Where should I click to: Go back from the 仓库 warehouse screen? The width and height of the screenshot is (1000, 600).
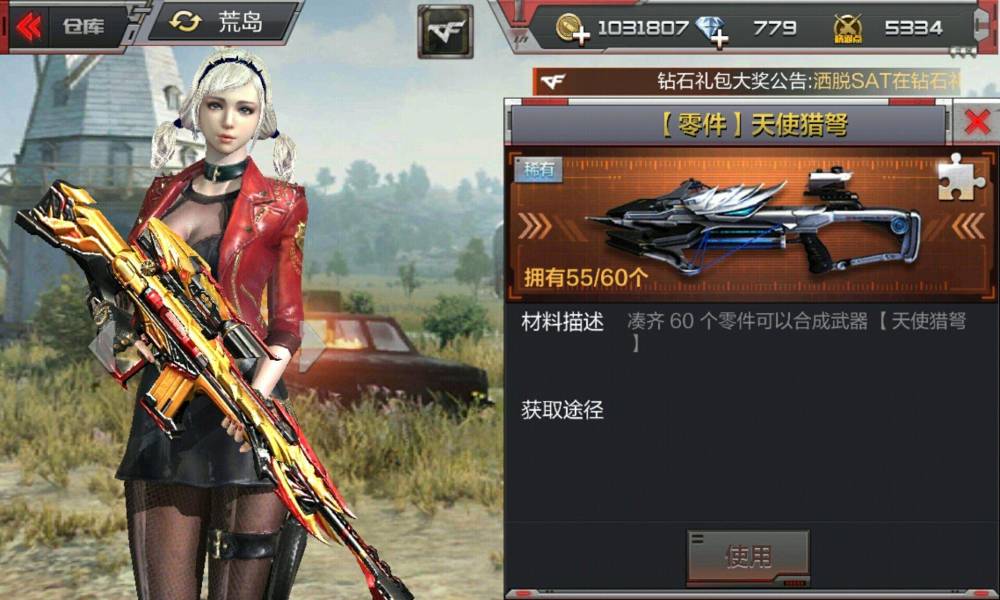tap(30, 27)
